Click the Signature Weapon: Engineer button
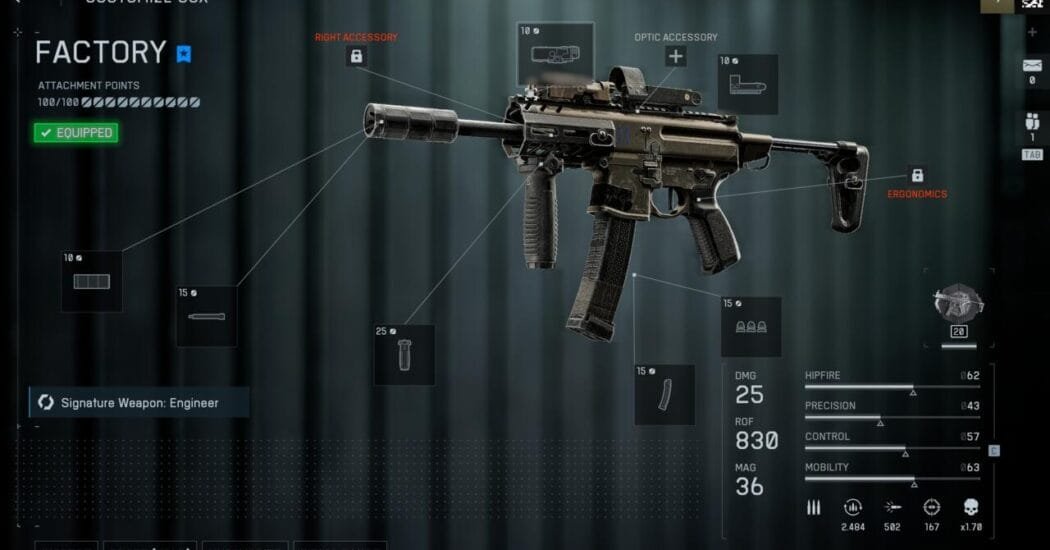 point(138,403)
